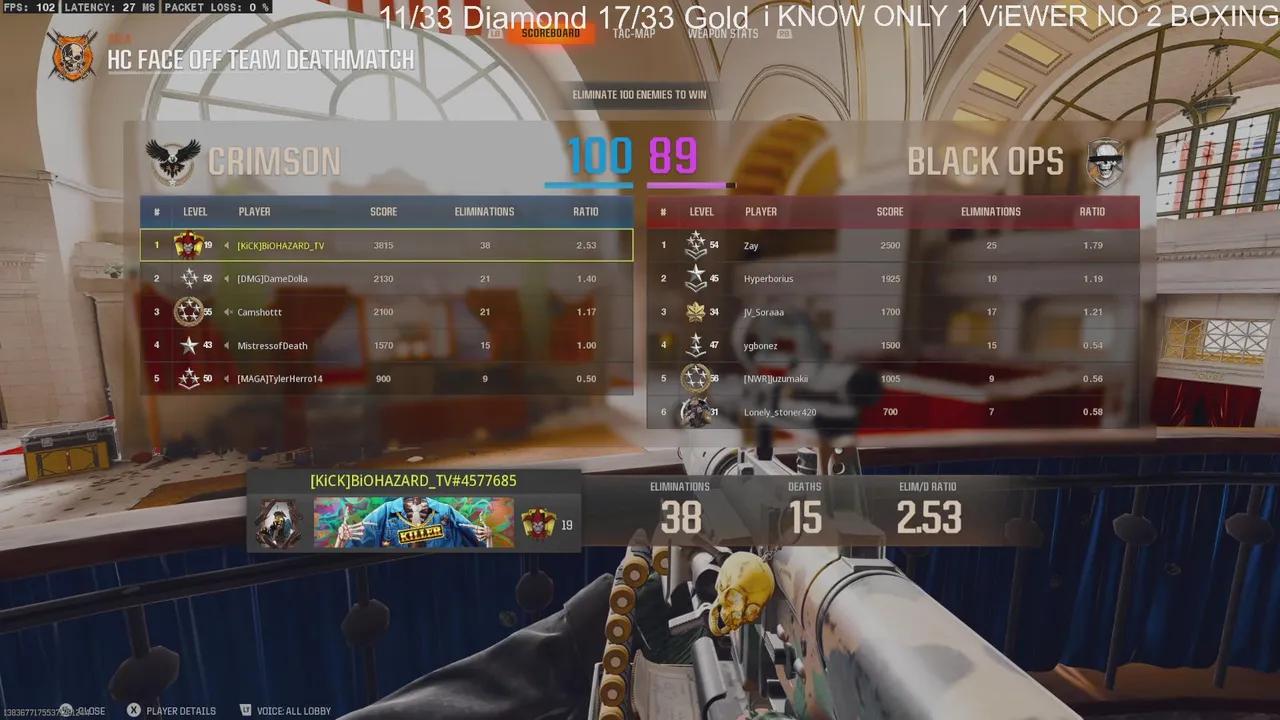Select the Scoreboard tab
This screenshot has height=720, width=1280.
(x=551, y=32)
